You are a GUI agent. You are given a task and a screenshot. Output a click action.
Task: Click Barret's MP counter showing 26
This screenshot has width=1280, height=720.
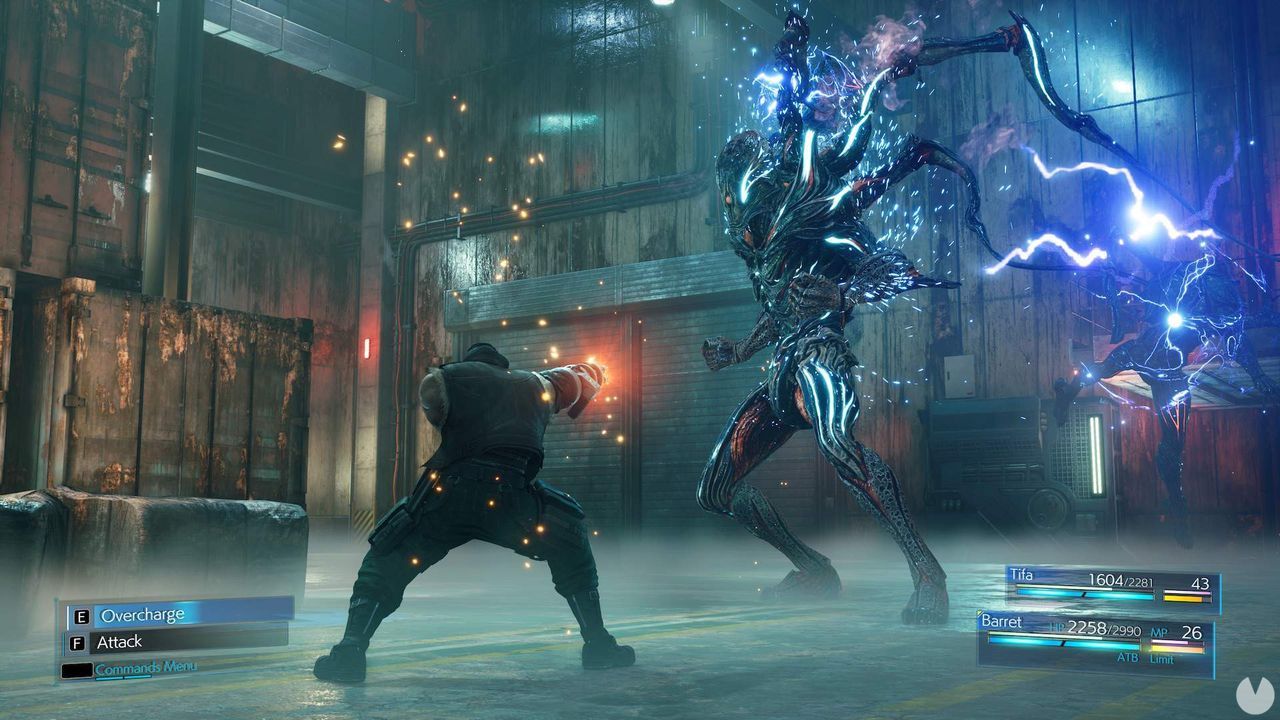(1191, 631)
